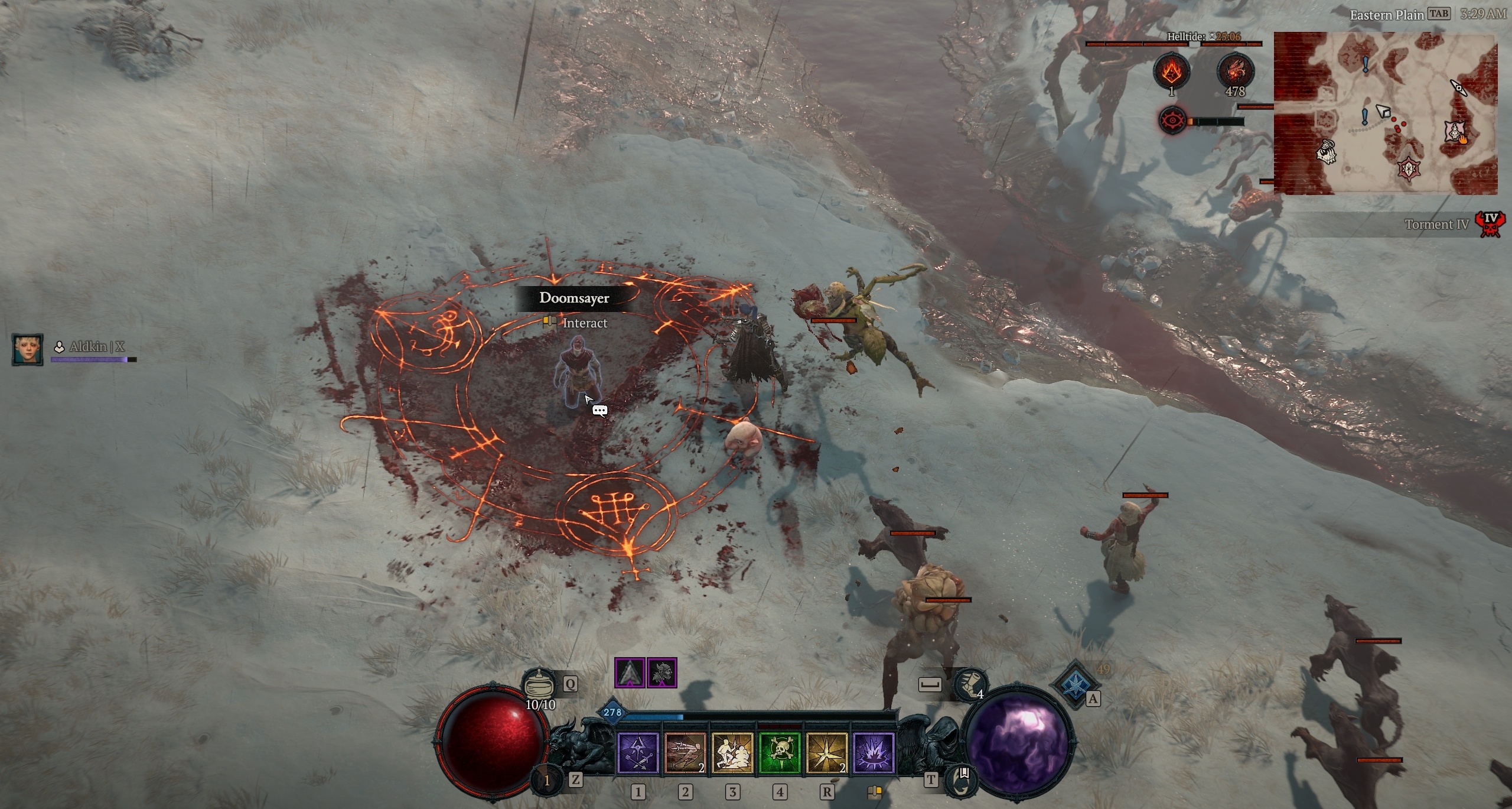The width and height of the screenshot is (1512, 809).
Task: Use the golden spinning blade skill
Action: click(x=826, y=753)
